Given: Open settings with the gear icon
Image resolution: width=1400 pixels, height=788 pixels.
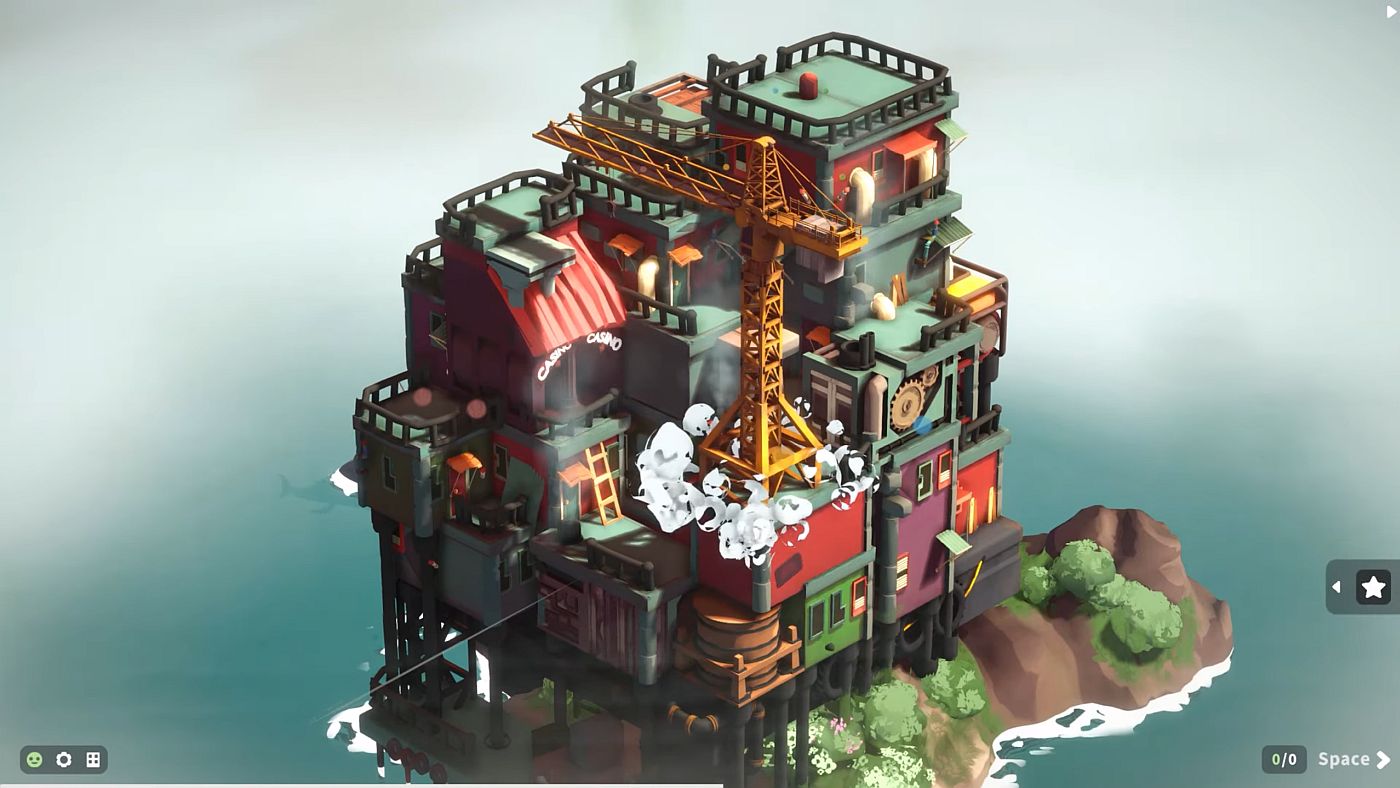Looking at the screenshot, I should pyautogui.click(x=64, y=760).
